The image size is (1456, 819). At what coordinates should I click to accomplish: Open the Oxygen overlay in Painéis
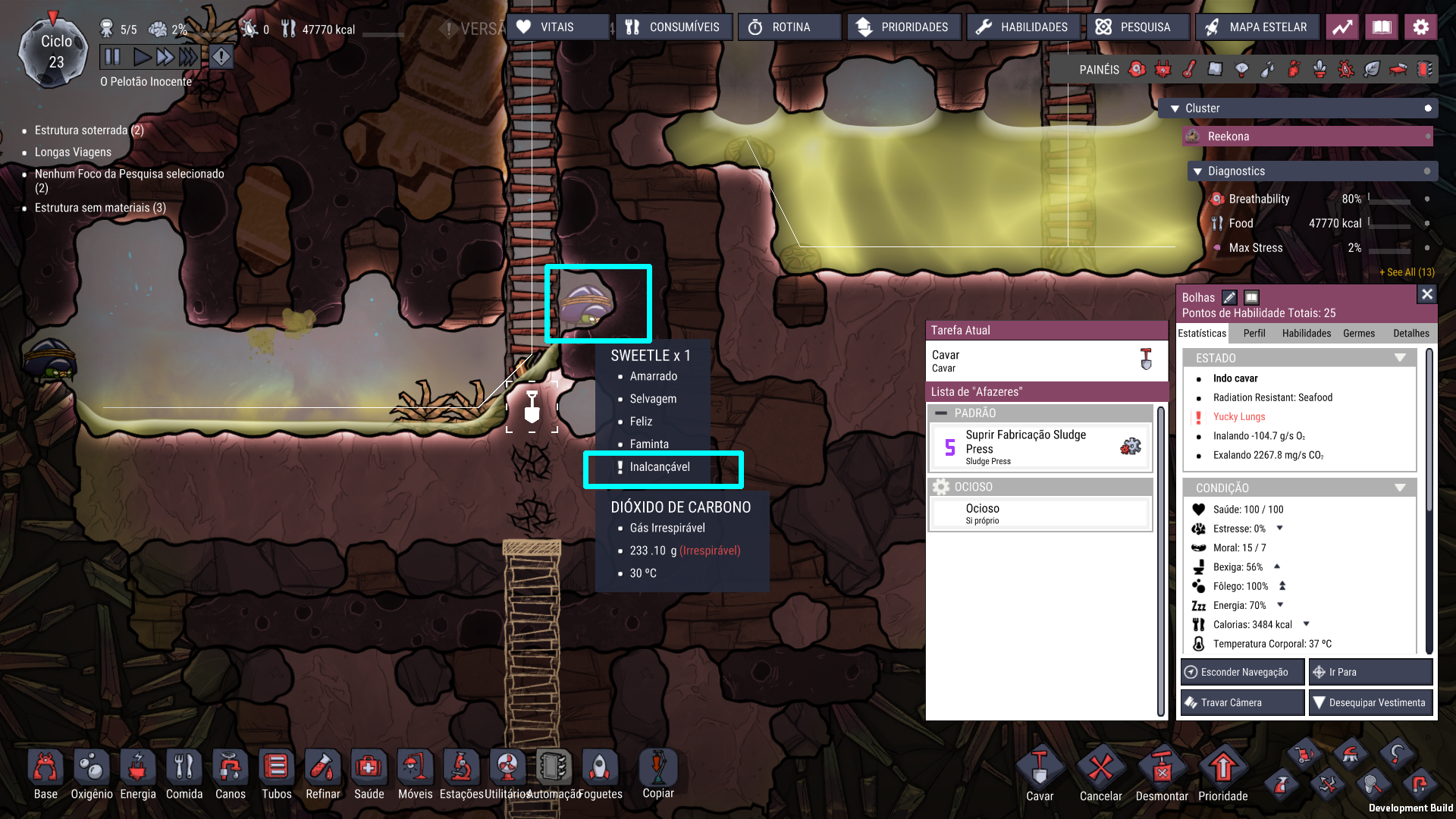click(x=1137, y=69)
